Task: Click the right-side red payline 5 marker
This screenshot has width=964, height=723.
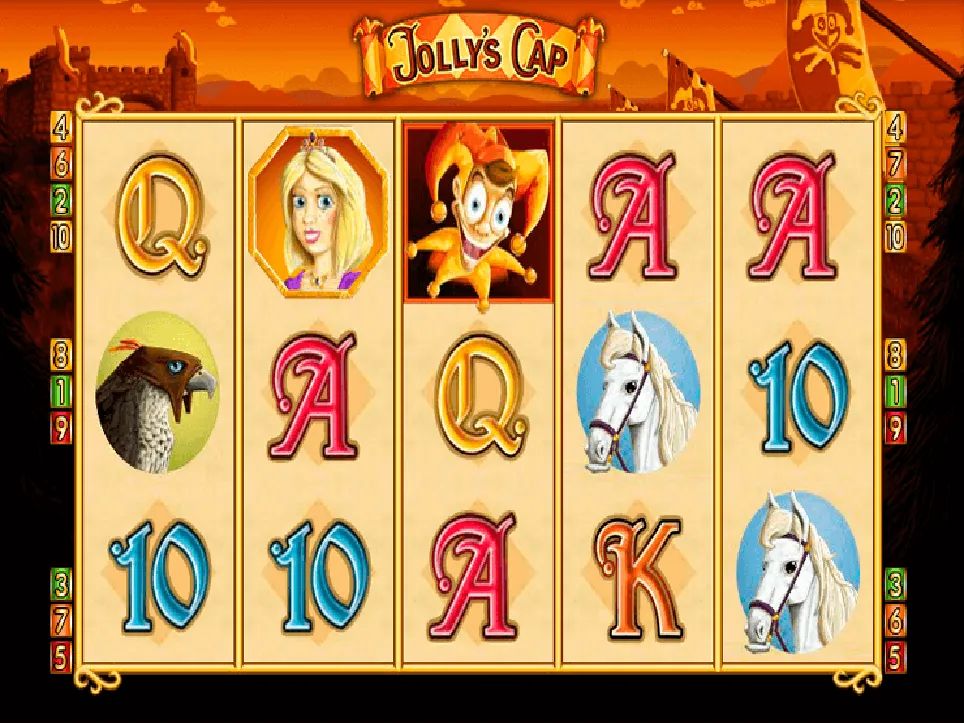Action: 895,657
